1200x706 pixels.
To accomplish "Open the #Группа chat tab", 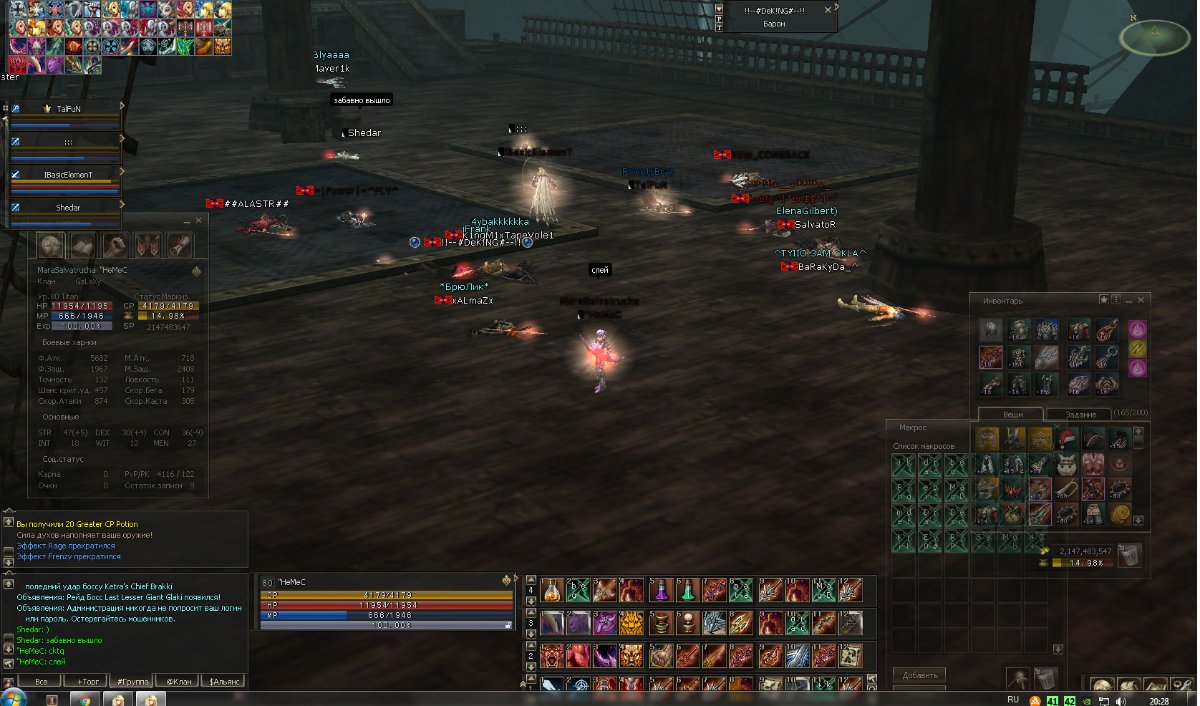I will [130, 681].
